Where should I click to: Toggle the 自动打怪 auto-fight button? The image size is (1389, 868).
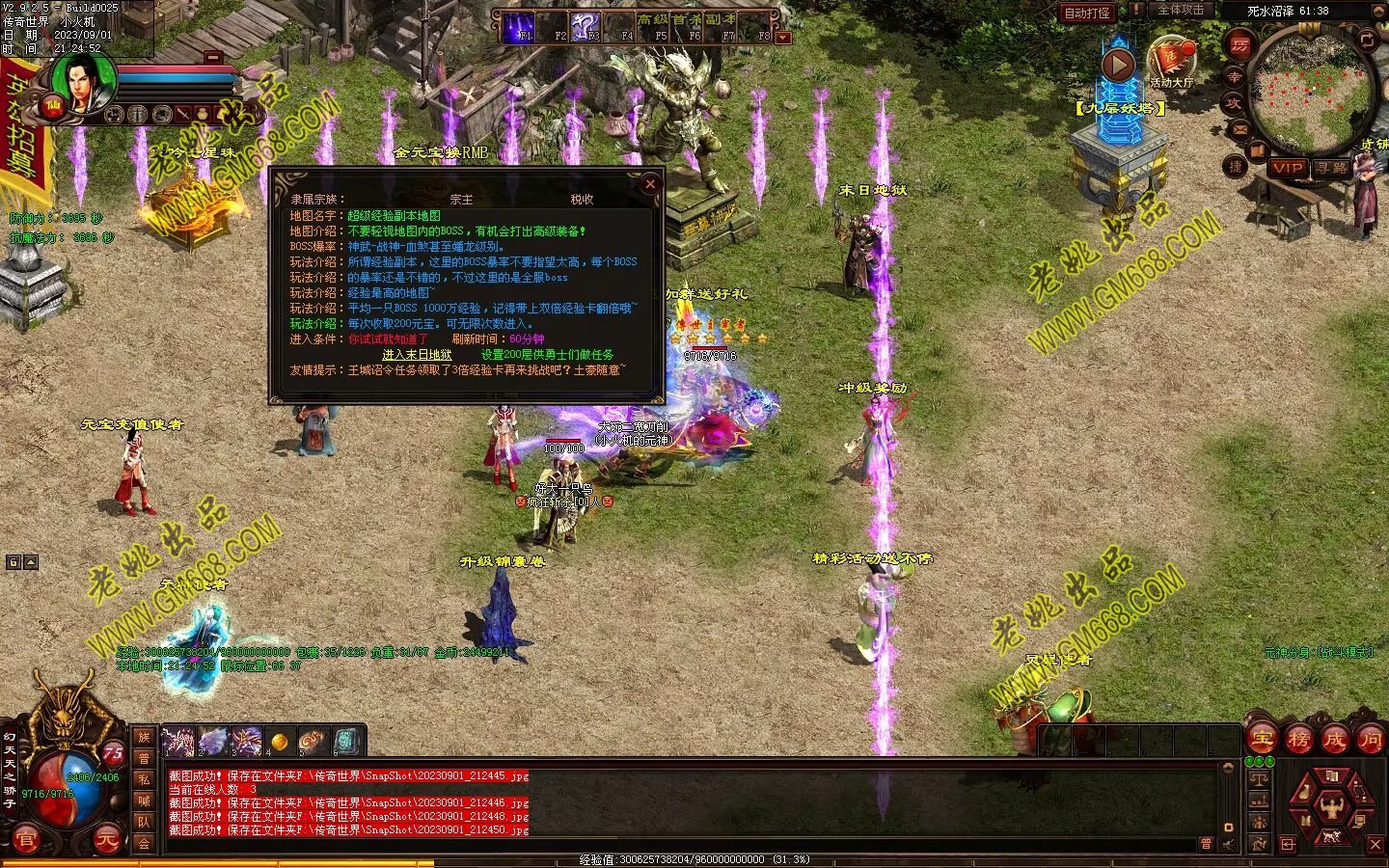point(1087,13)
